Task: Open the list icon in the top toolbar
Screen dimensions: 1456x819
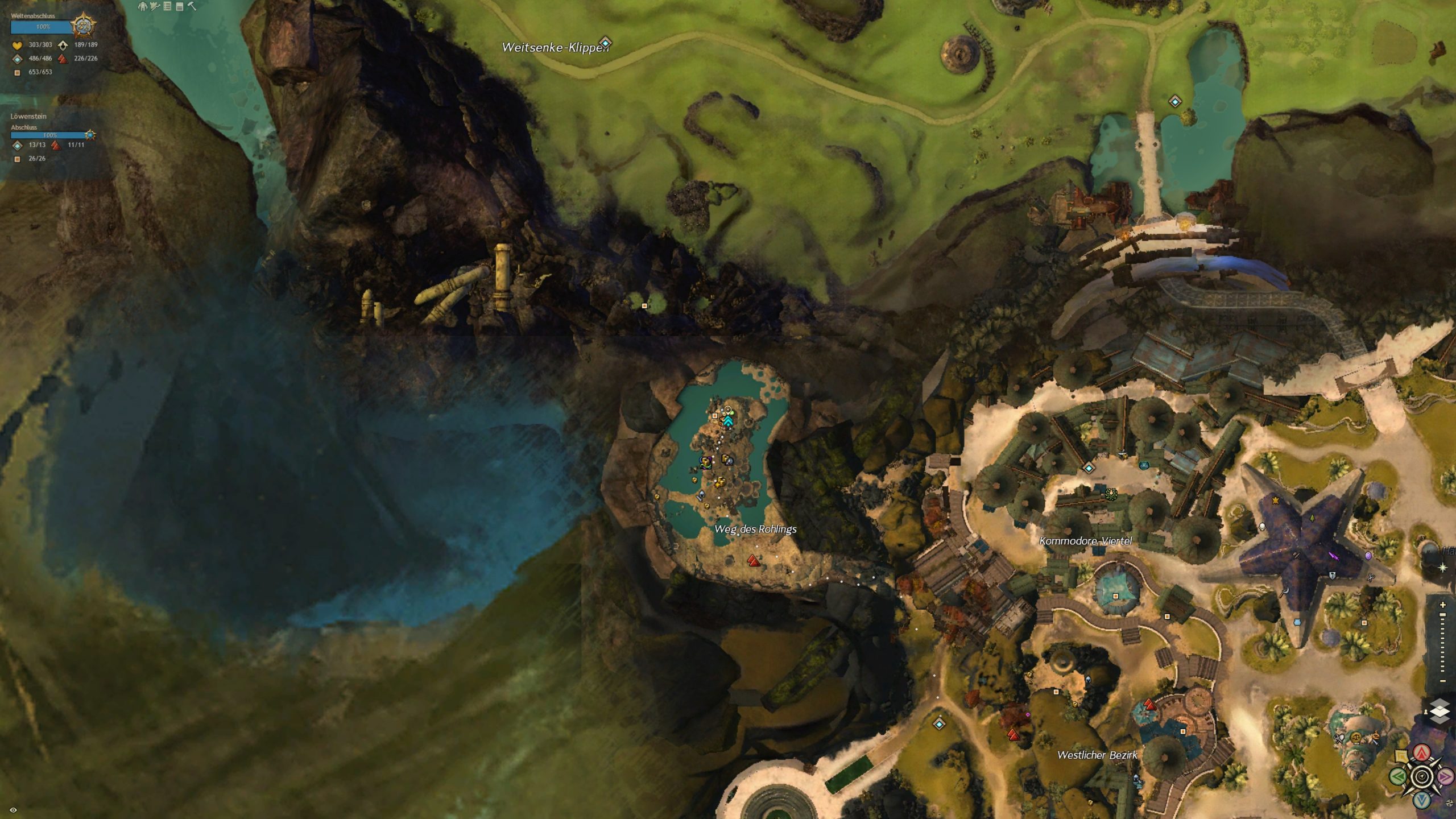Action: (167, 6)
